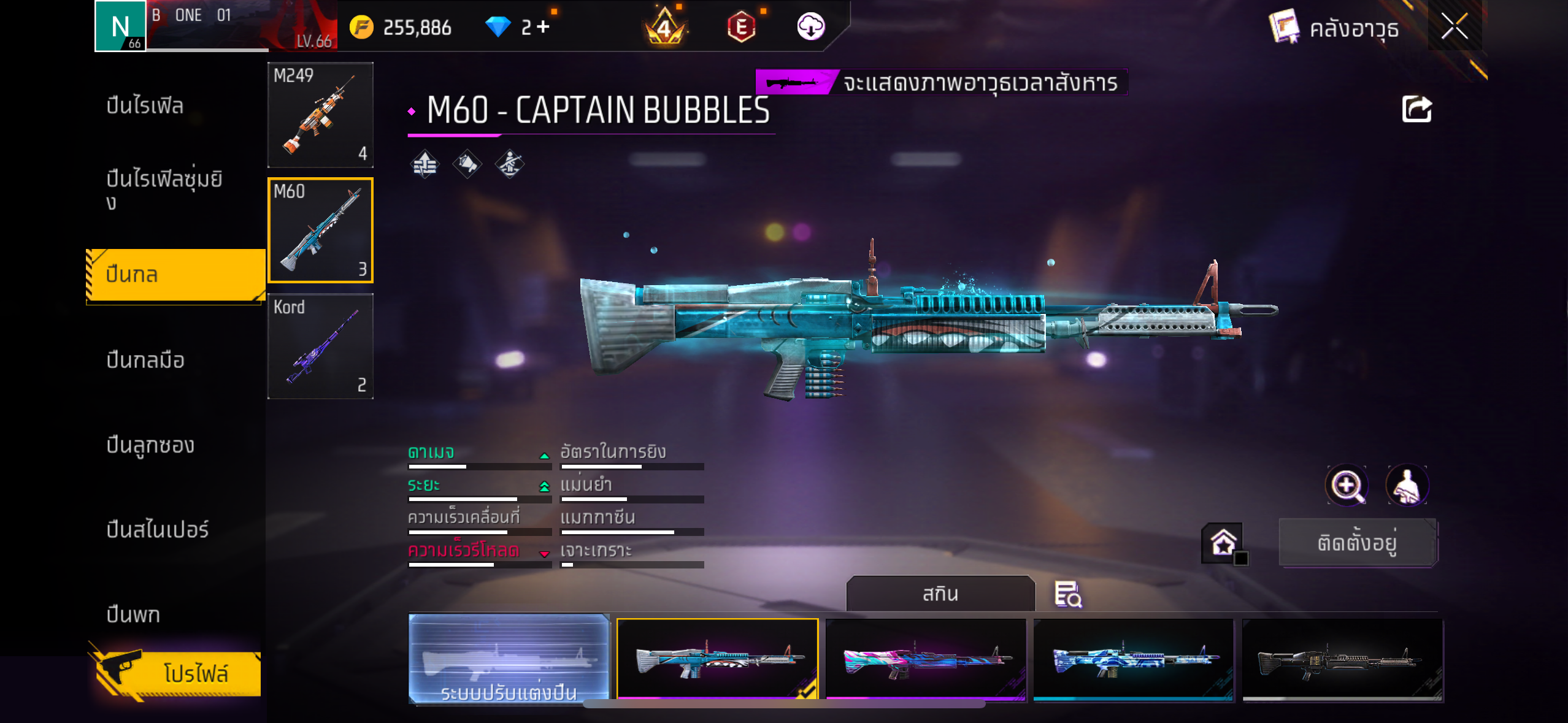The image size is (1568, 723).
Task: Click the ติดตั้งอยู่ equipped button
Action: tap(1357, 543)
